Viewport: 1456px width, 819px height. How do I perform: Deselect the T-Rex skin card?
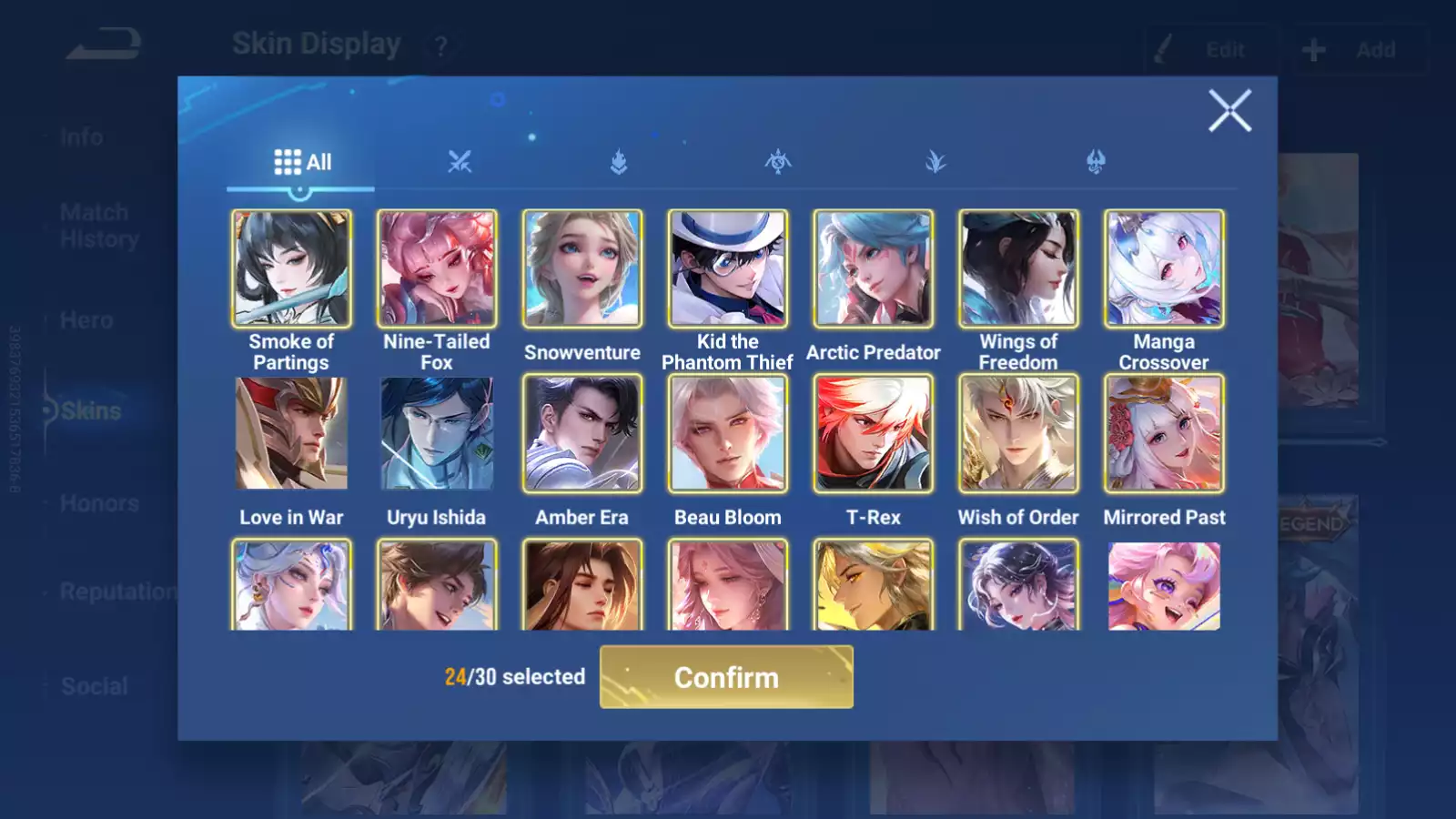(873, 434)
